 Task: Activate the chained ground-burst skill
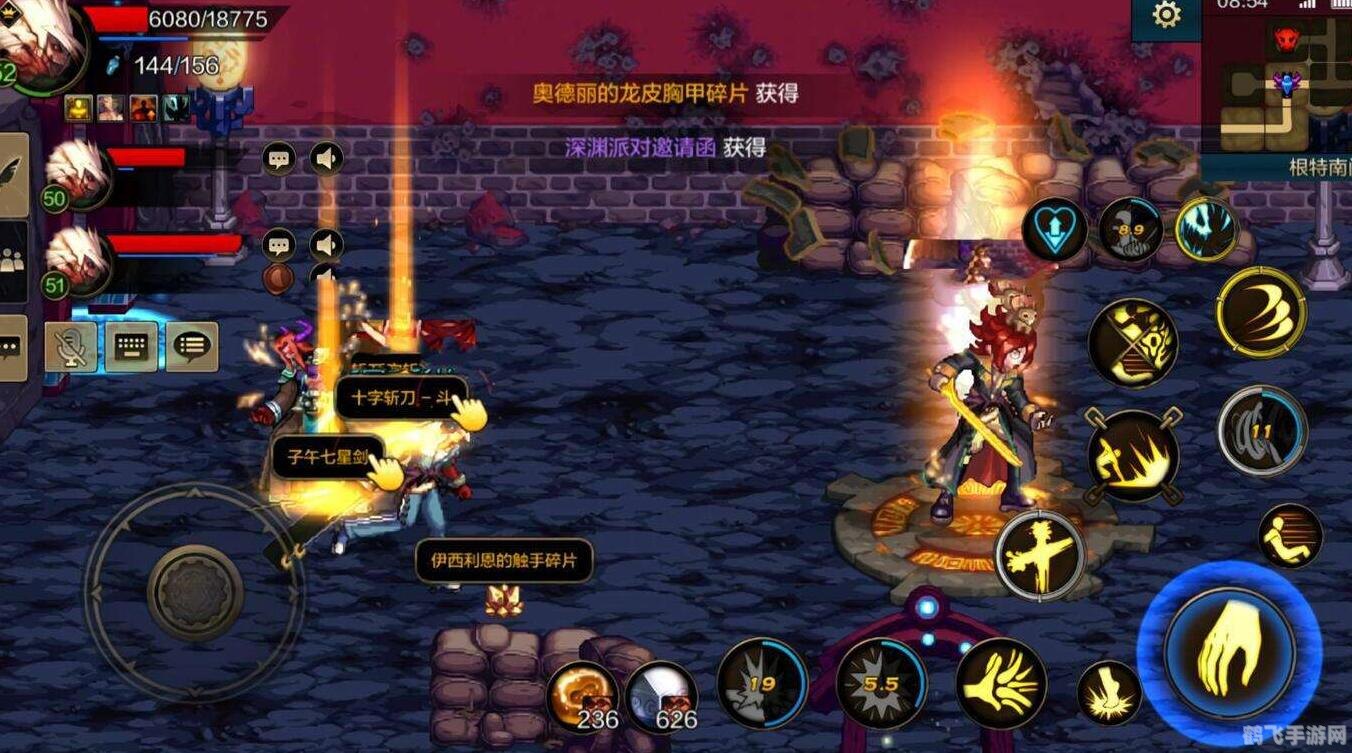tap(1133, 456)
